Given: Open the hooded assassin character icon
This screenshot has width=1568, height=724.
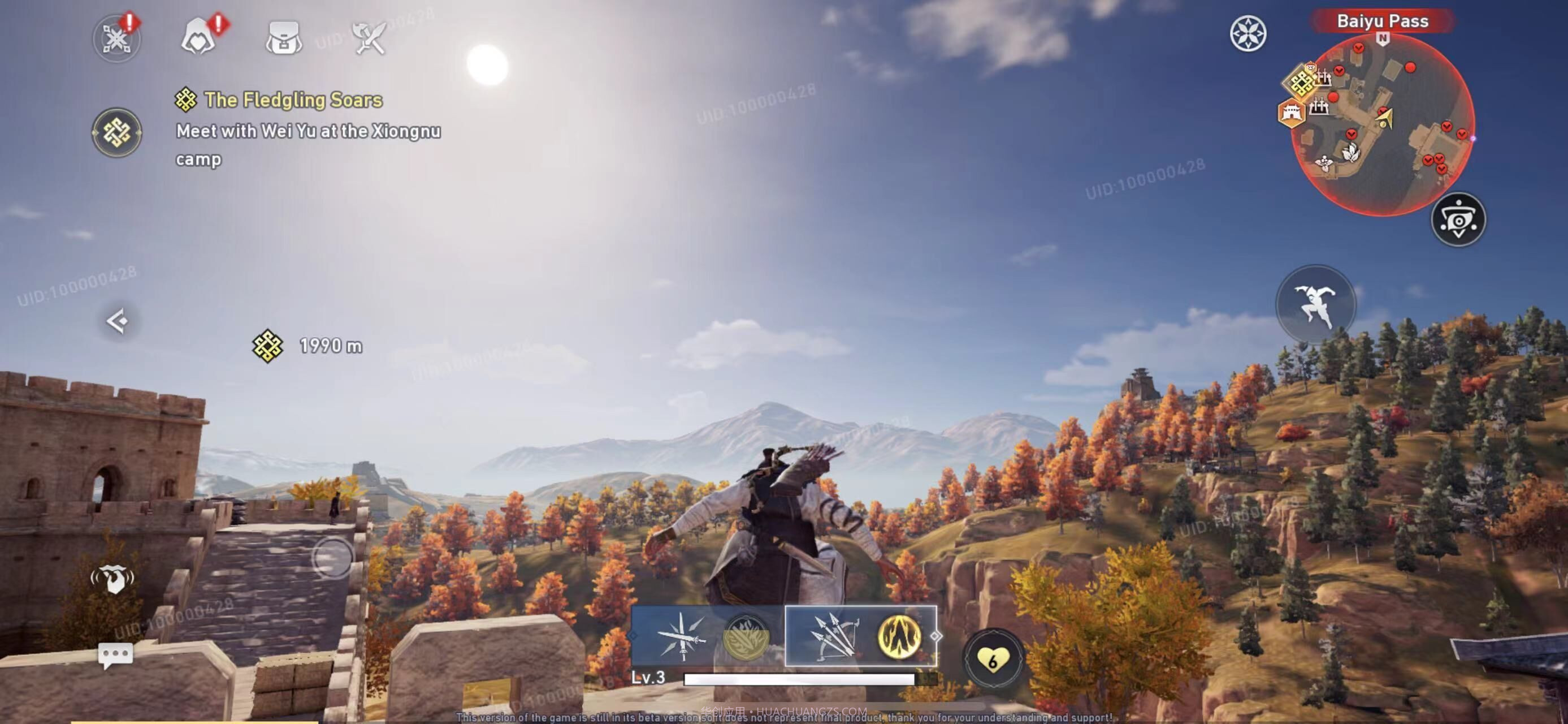Looking at the screenshot, I should tap(198, 38).
